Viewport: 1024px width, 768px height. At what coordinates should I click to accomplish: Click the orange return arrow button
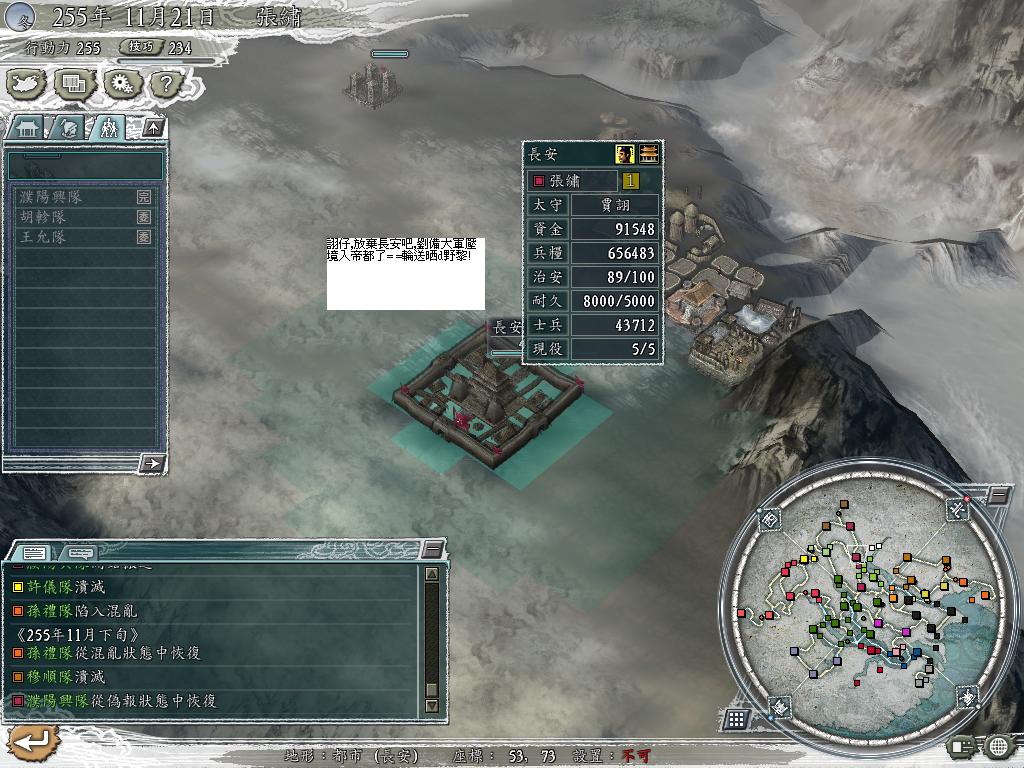pyautogui.click(x=31, y=741)
